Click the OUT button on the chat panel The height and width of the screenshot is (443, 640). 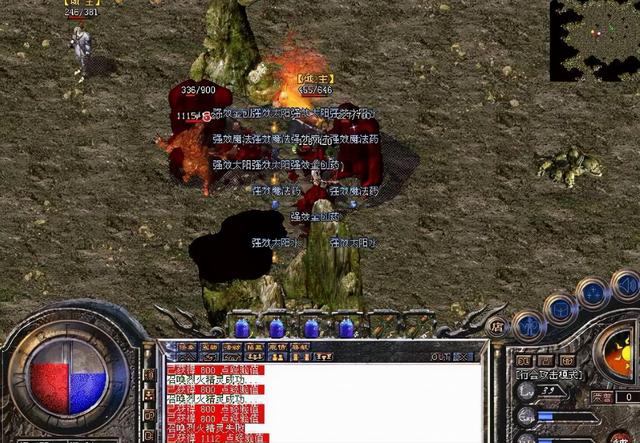441,356
